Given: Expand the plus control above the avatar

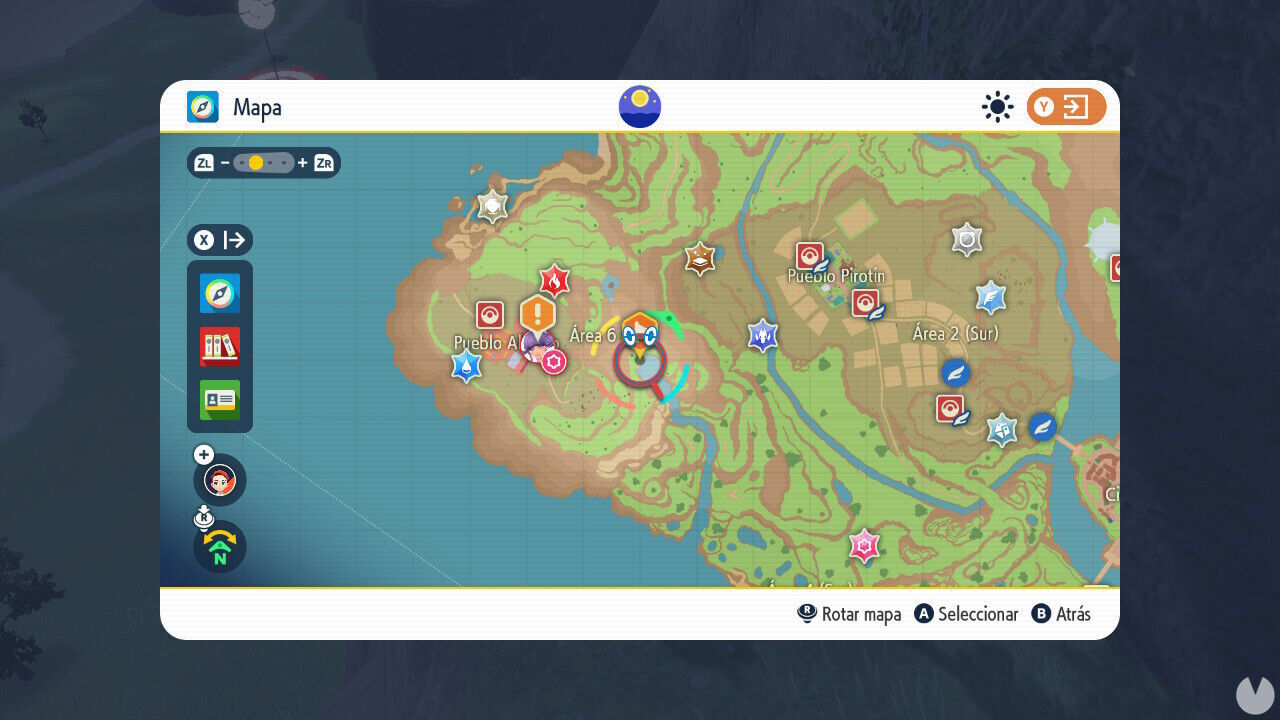Looking at the screenshot, I should [x=204, y=454].
